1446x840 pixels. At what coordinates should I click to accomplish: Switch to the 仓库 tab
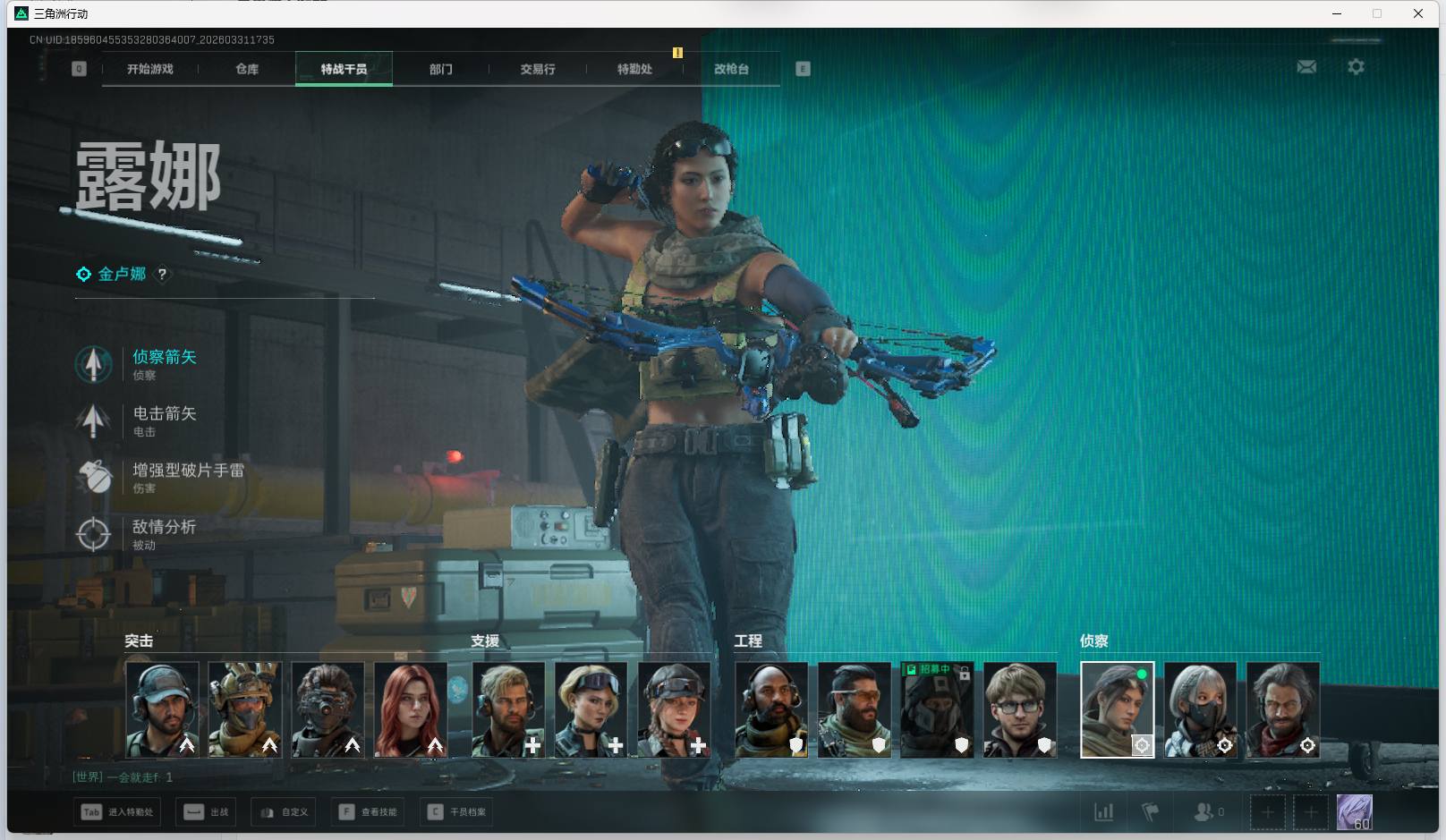pos(247,69)
